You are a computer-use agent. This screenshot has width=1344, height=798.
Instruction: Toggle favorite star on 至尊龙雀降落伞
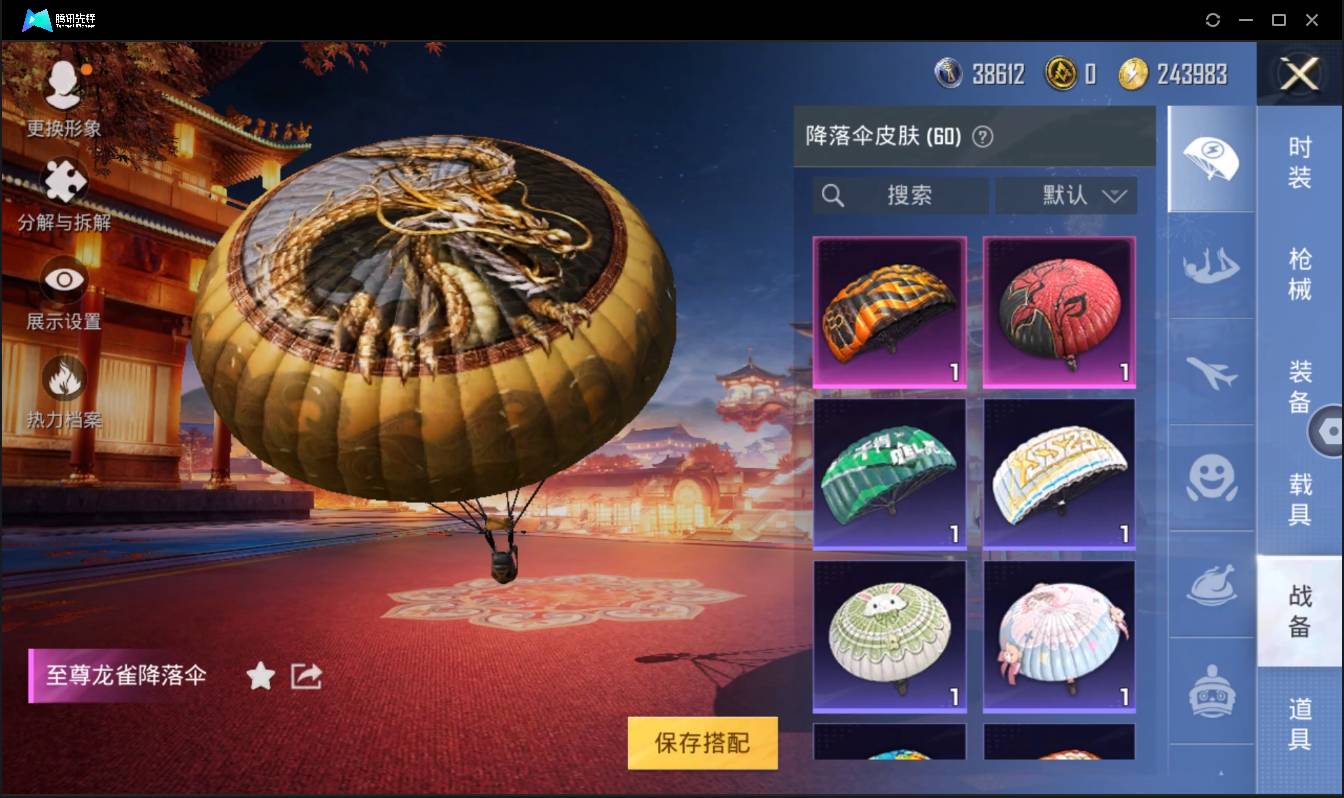(259, 676)
